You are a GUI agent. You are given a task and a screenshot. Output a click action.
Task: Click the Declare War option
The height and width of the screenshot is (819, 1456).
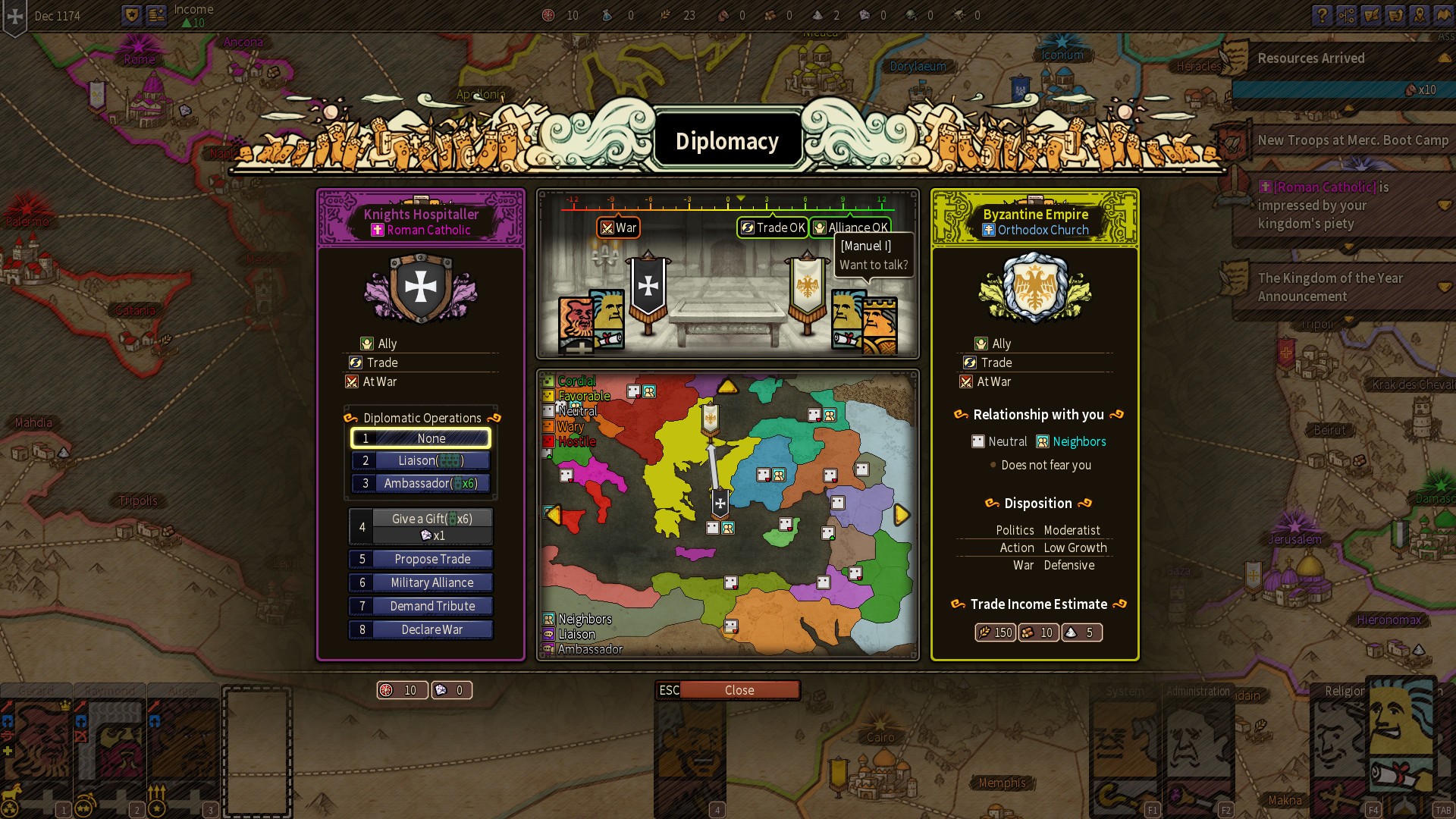[x=421, y=629]
